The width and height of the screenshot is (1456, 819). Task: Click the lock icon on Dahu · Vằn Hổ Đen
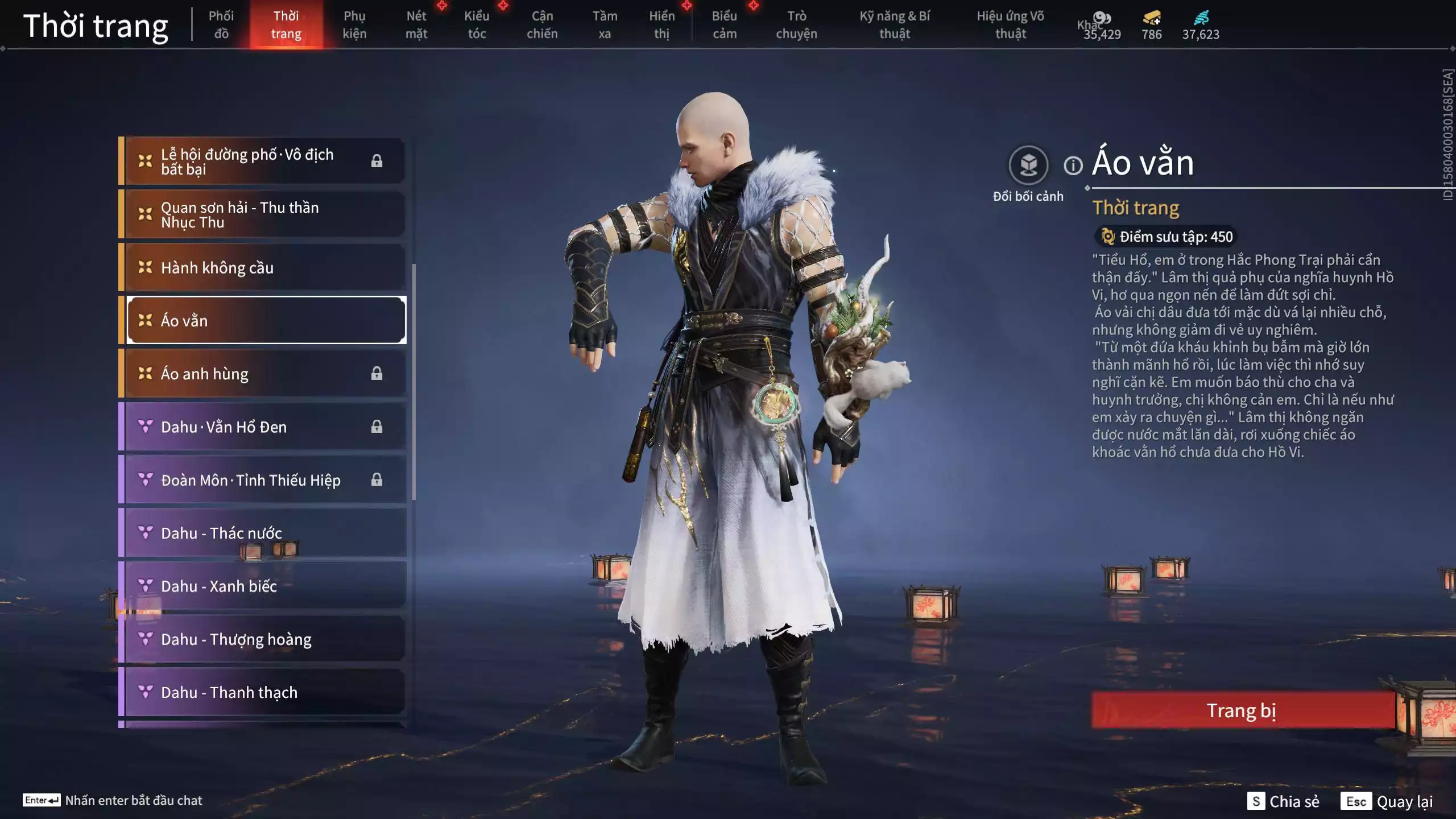point(377,427)
